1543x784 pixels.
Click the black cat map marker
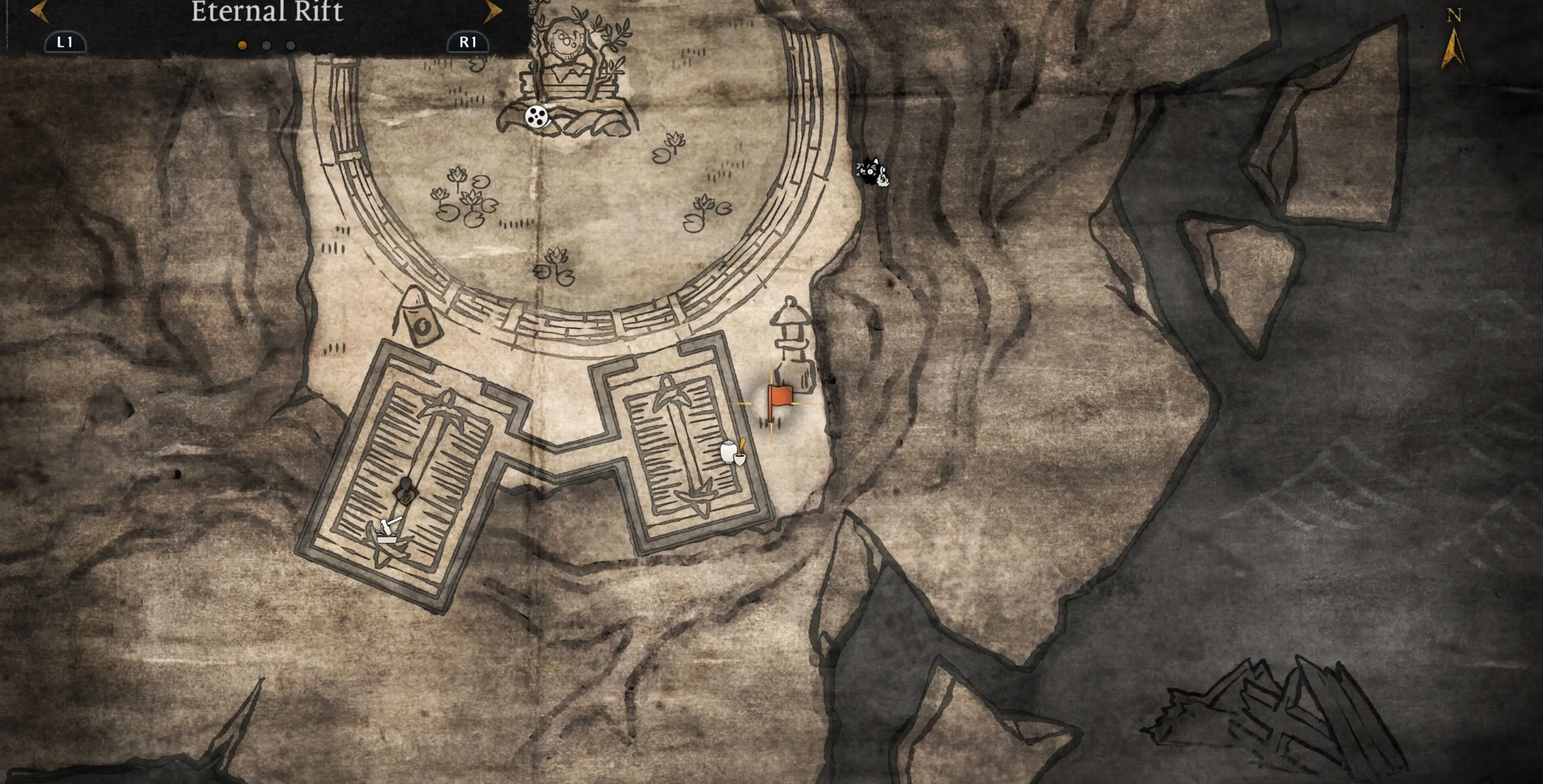[x=872, y=171]
